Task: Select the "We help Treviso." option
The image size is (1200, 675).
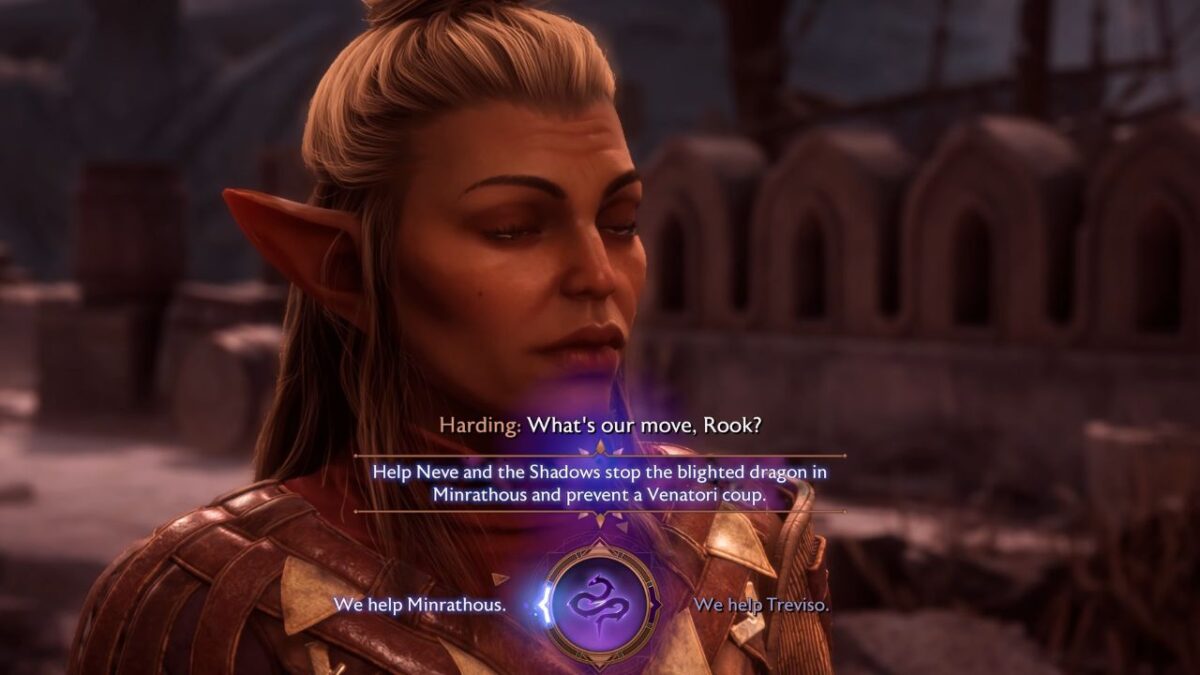Action: [761, 604]
